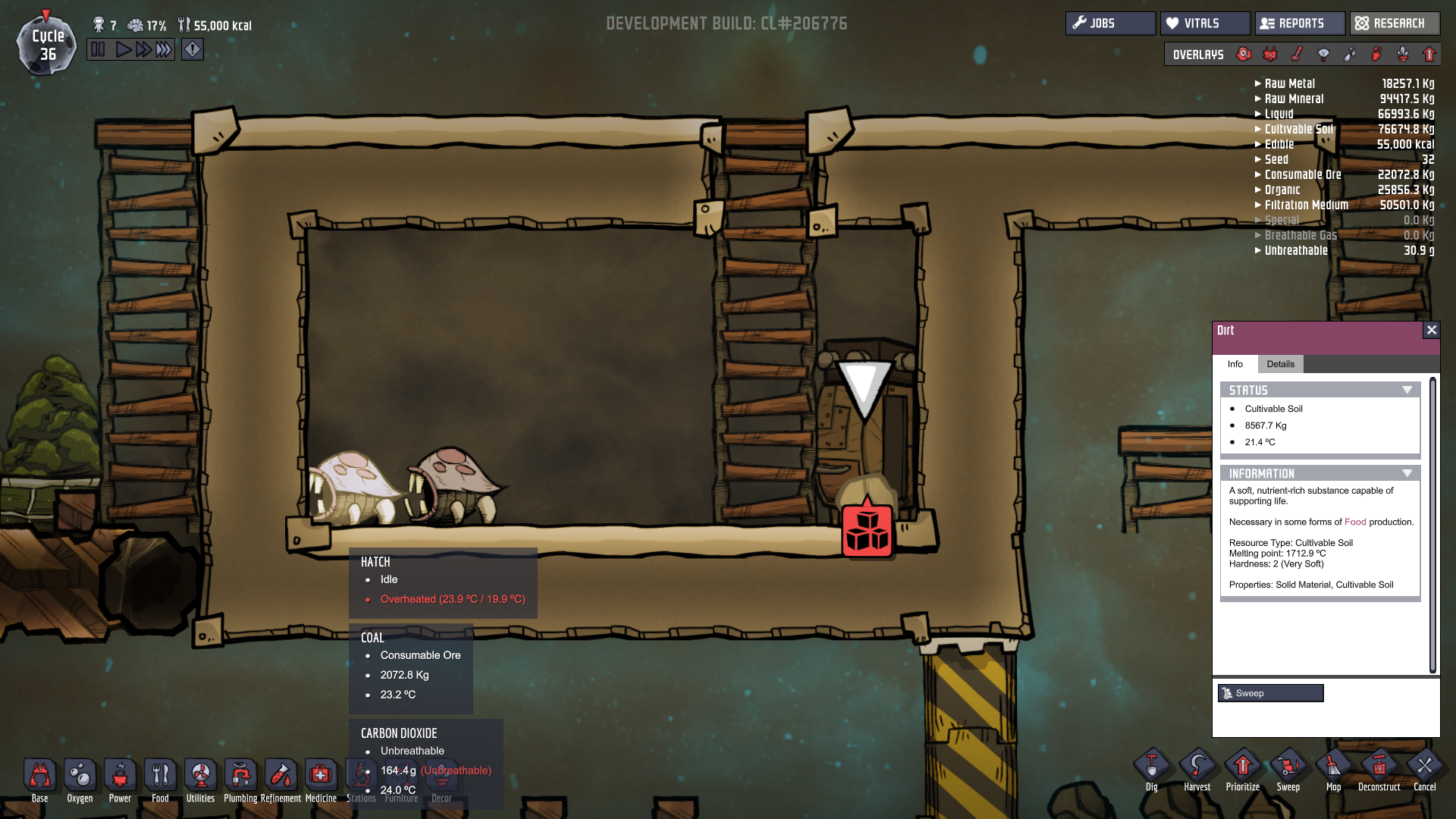Click the Sweep button in Dirt panel
The width and height of the screenshot is (1456, 819).
point(1270,693)
